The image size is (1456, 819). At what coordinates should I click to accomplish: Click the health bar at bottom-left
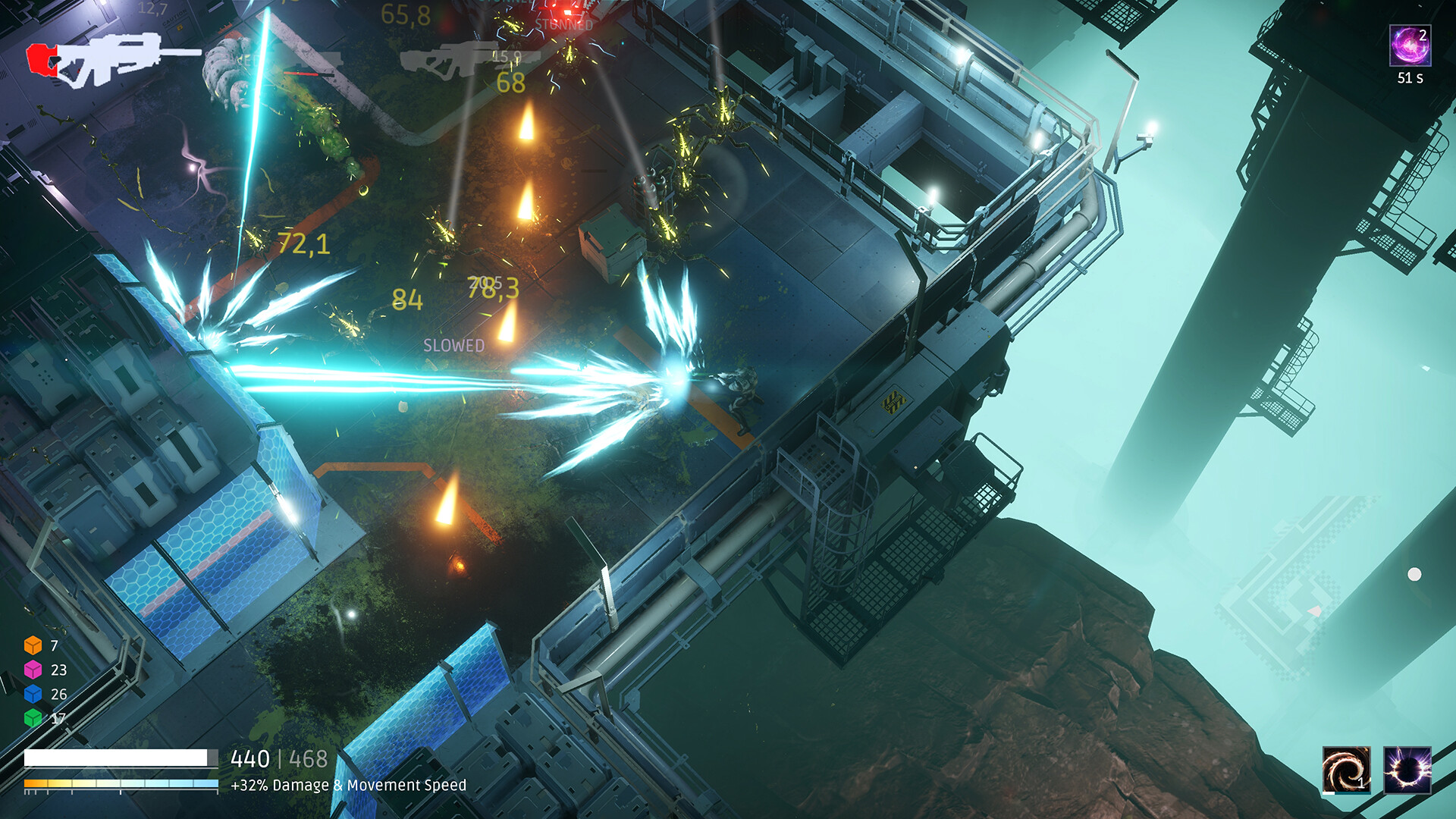click(x=121, y=756)
